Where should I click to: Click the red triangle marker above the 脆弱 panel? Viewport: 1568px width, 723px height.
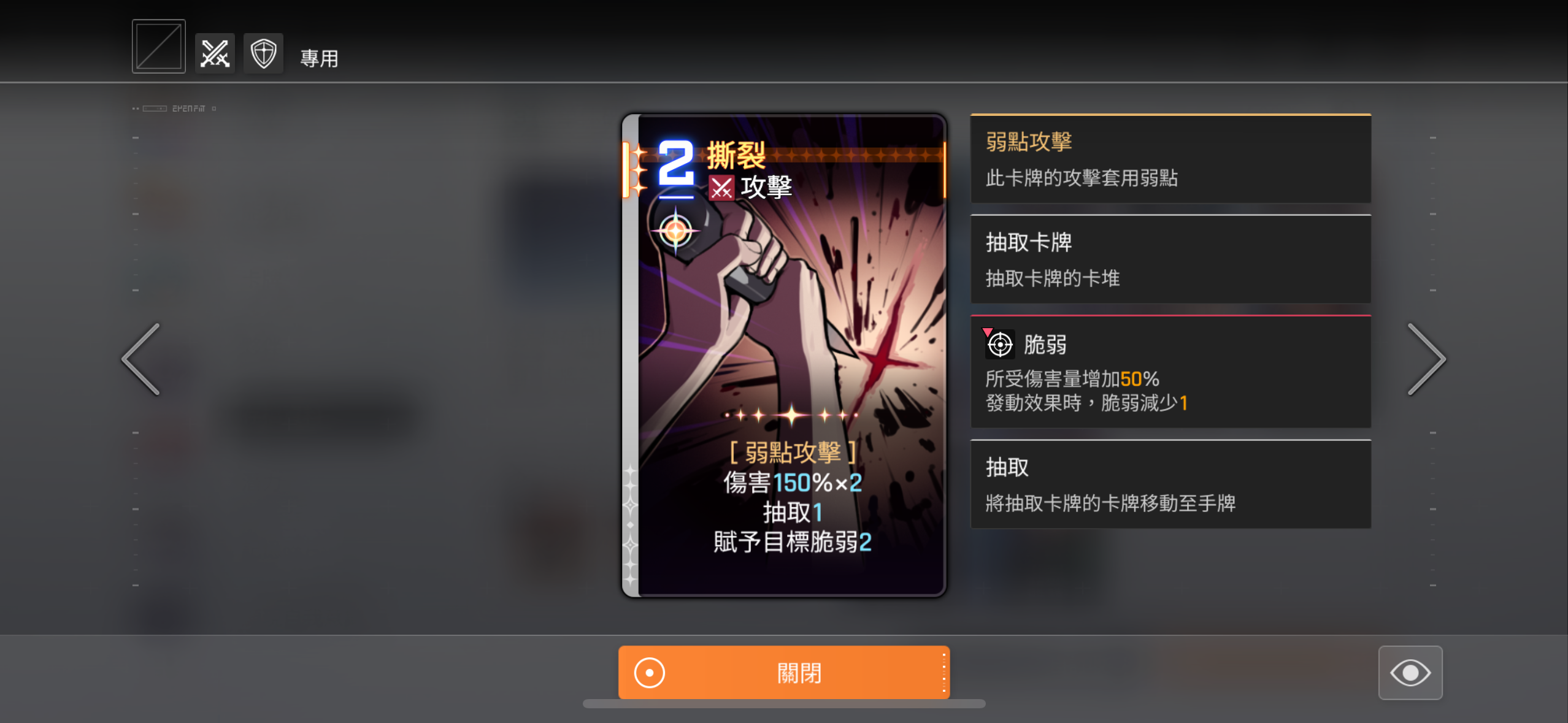coord(988,331)
